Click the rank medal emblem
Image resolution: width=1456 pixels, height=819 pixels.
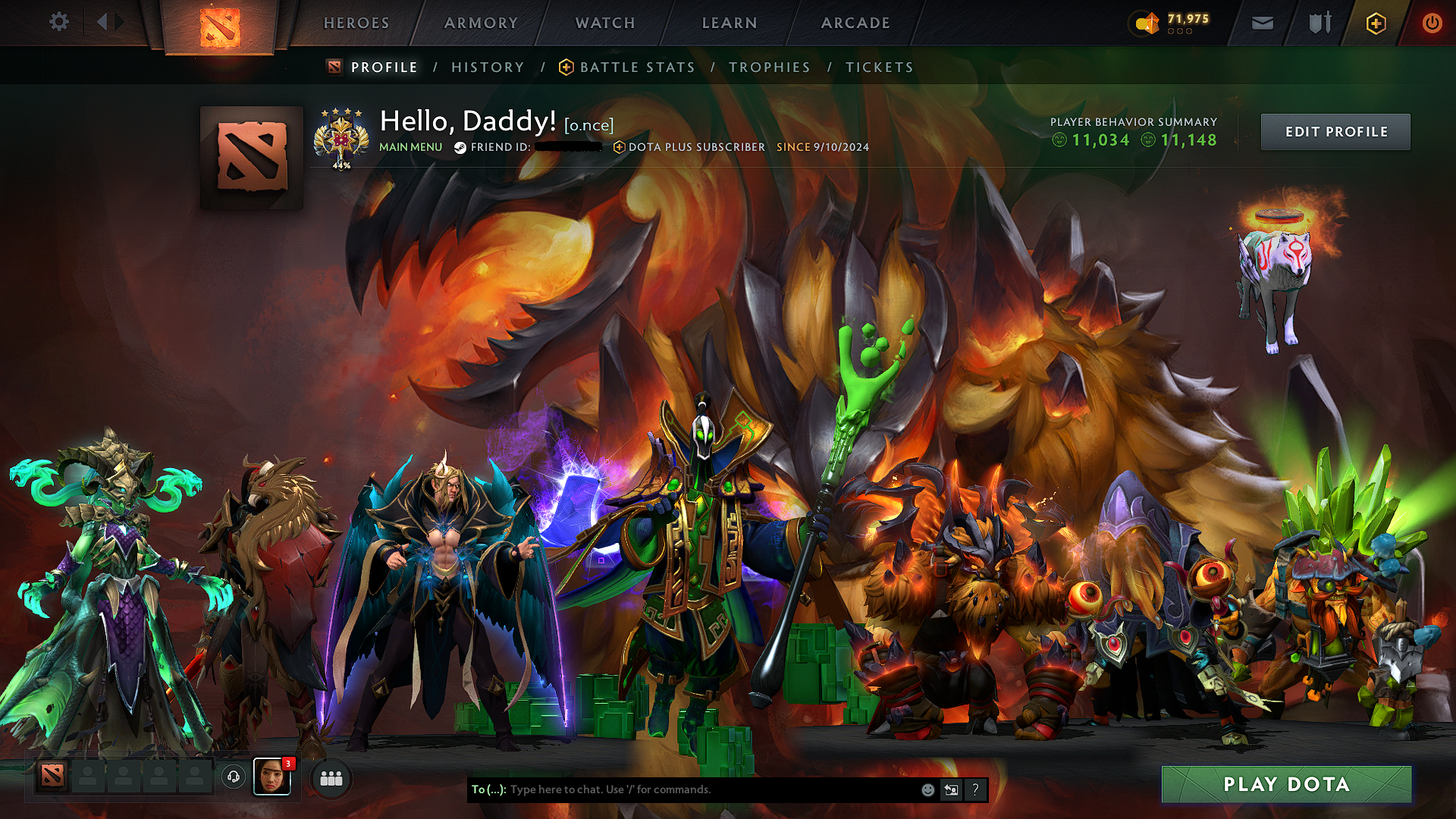tap(340, 140)
